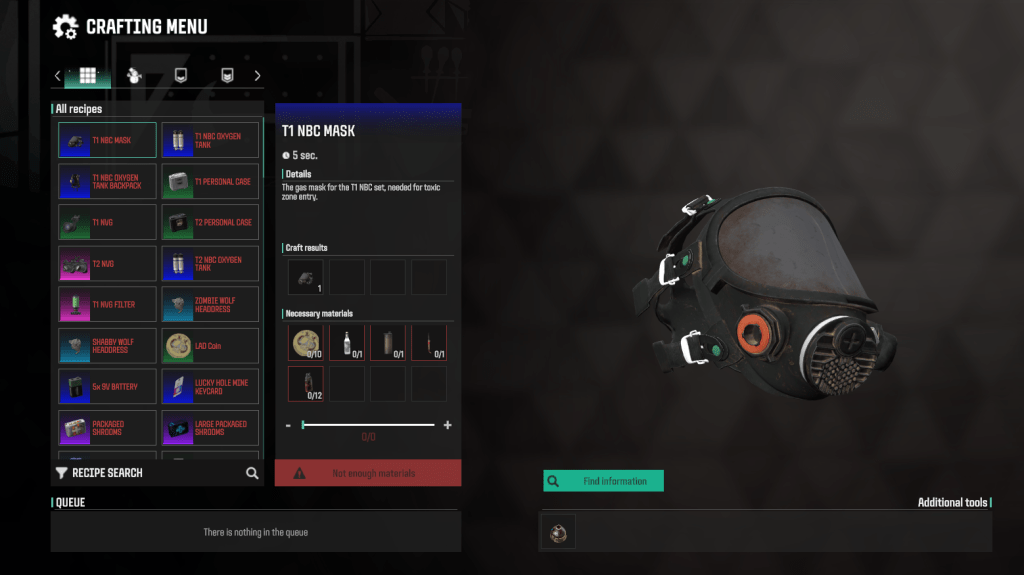Open the T2 NBC Oxygen Tank recipe
The image size is (1024, 575).
point(210,263)
